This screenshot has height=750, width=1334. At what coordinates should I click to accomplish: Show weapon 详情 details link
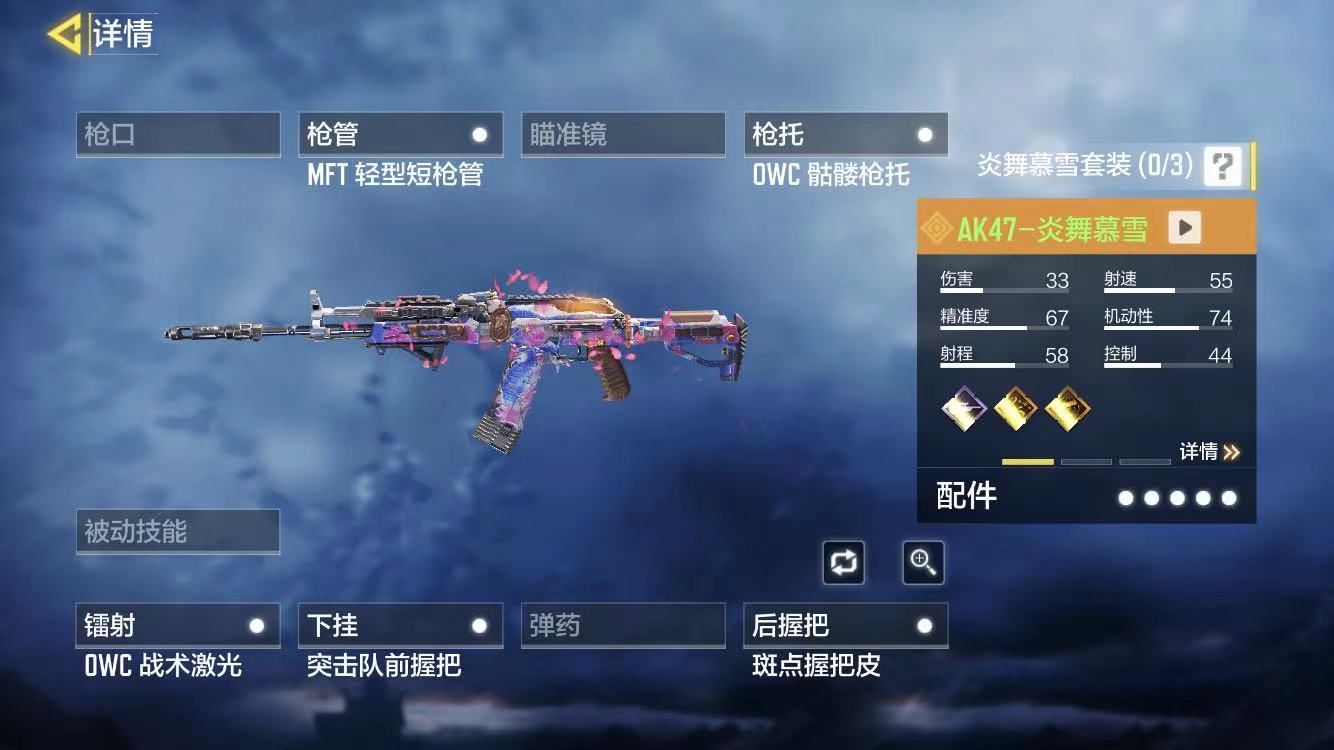pos(1209,452)
